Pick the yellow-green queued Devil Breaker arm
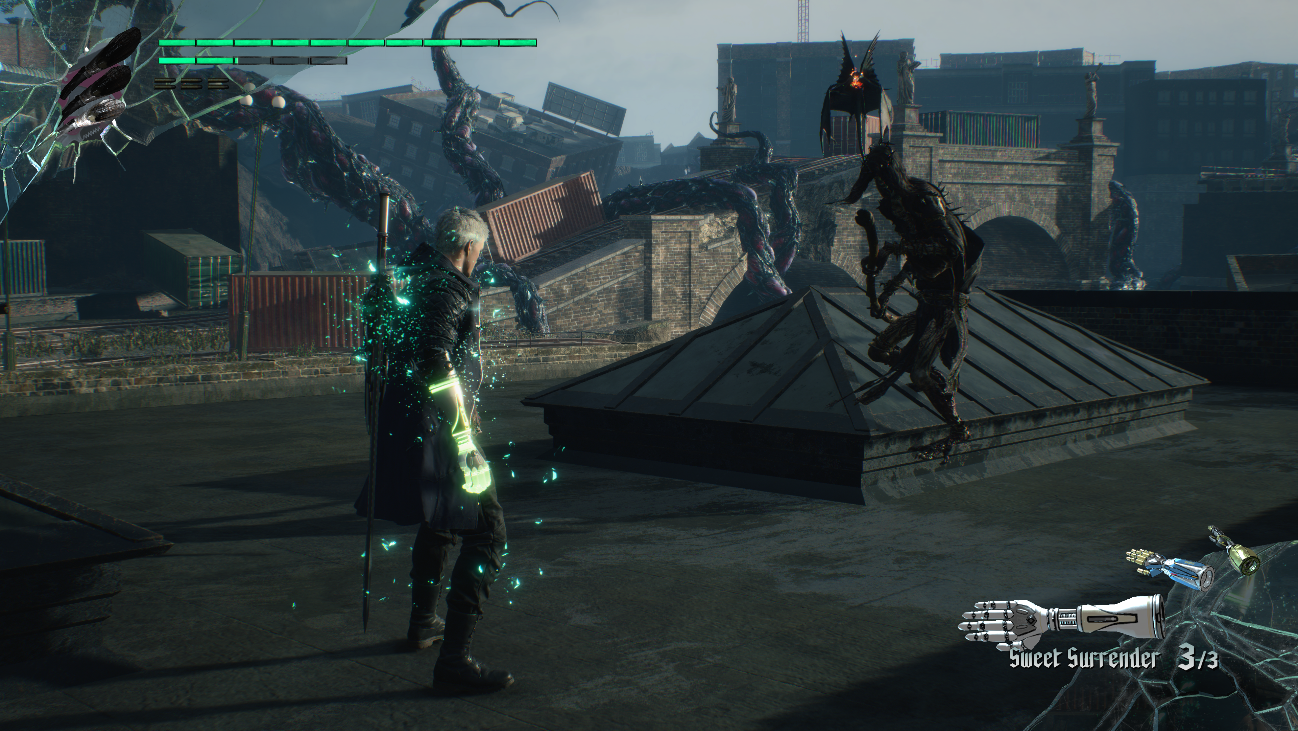The image size is (1298, 731). click(1235, 551)
